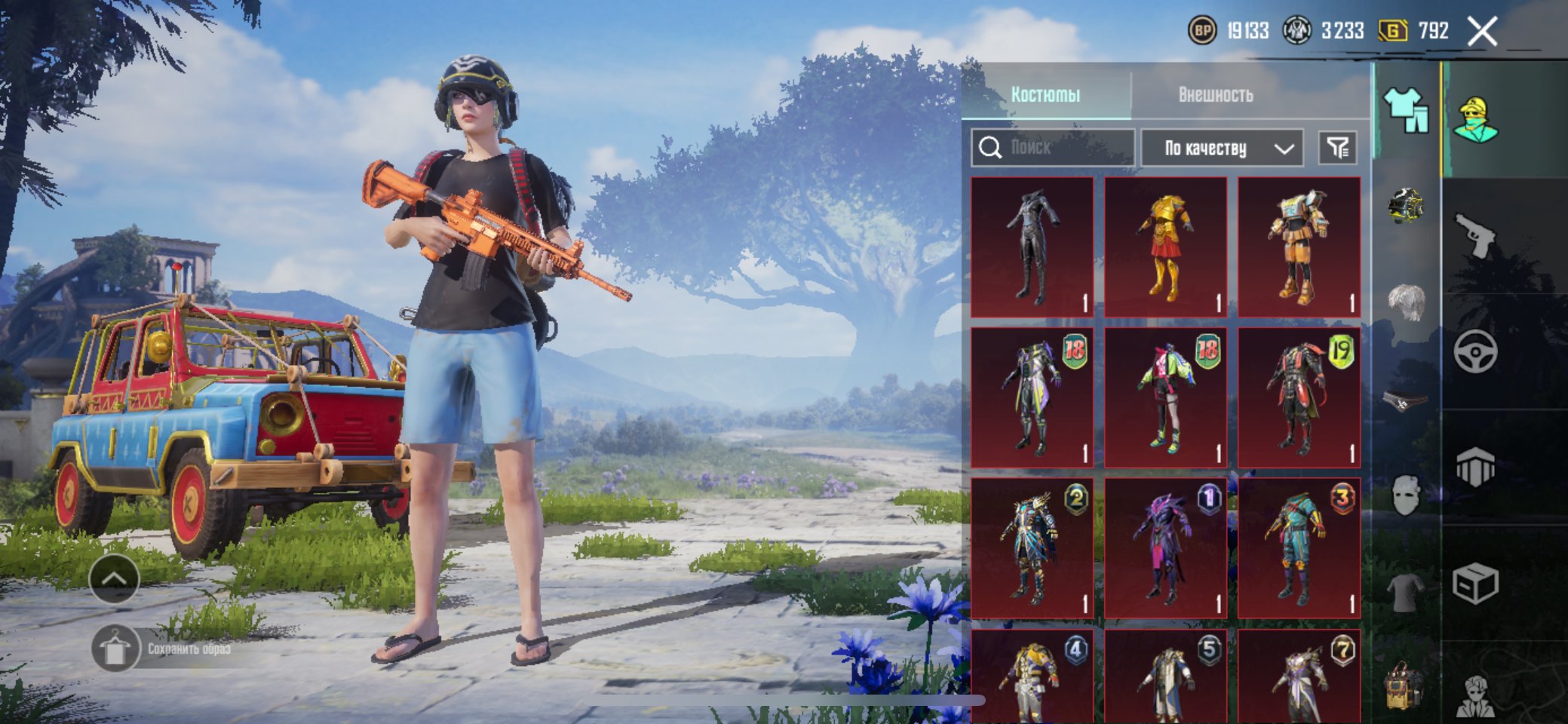The image size is (1568, 724).
Task: Open the vehicle steering wheel section
Action: pyautogui.click(x=1474, y=351)
